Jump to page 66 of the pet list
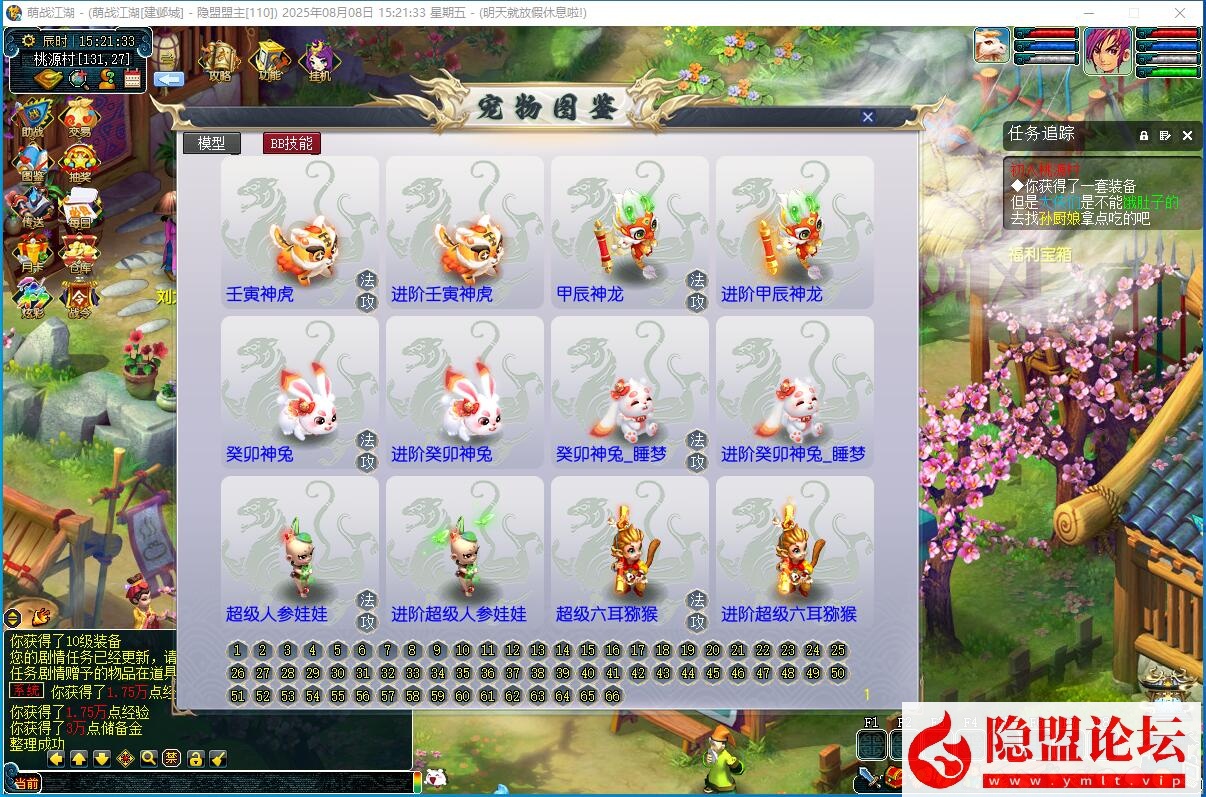 [613, 695]
